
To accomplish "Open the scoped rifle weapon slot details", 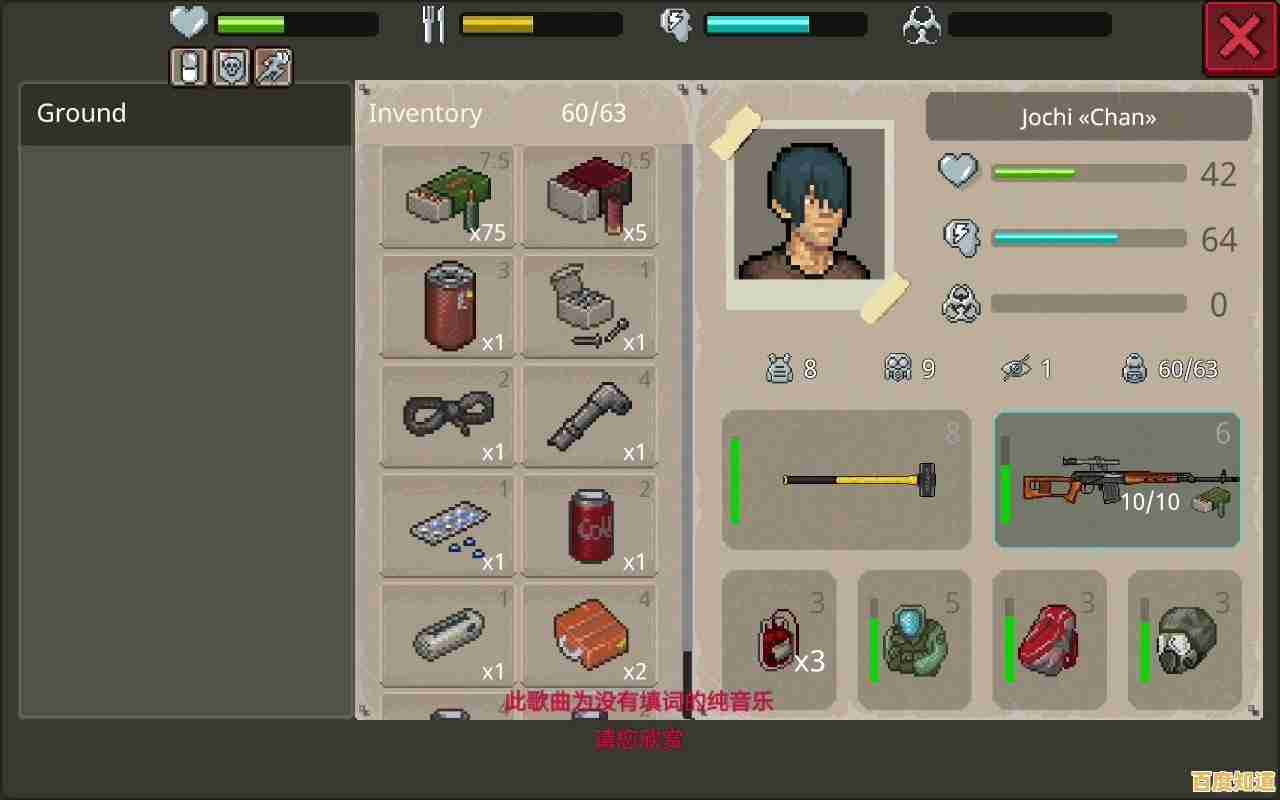I will (x=1117, y=480).
